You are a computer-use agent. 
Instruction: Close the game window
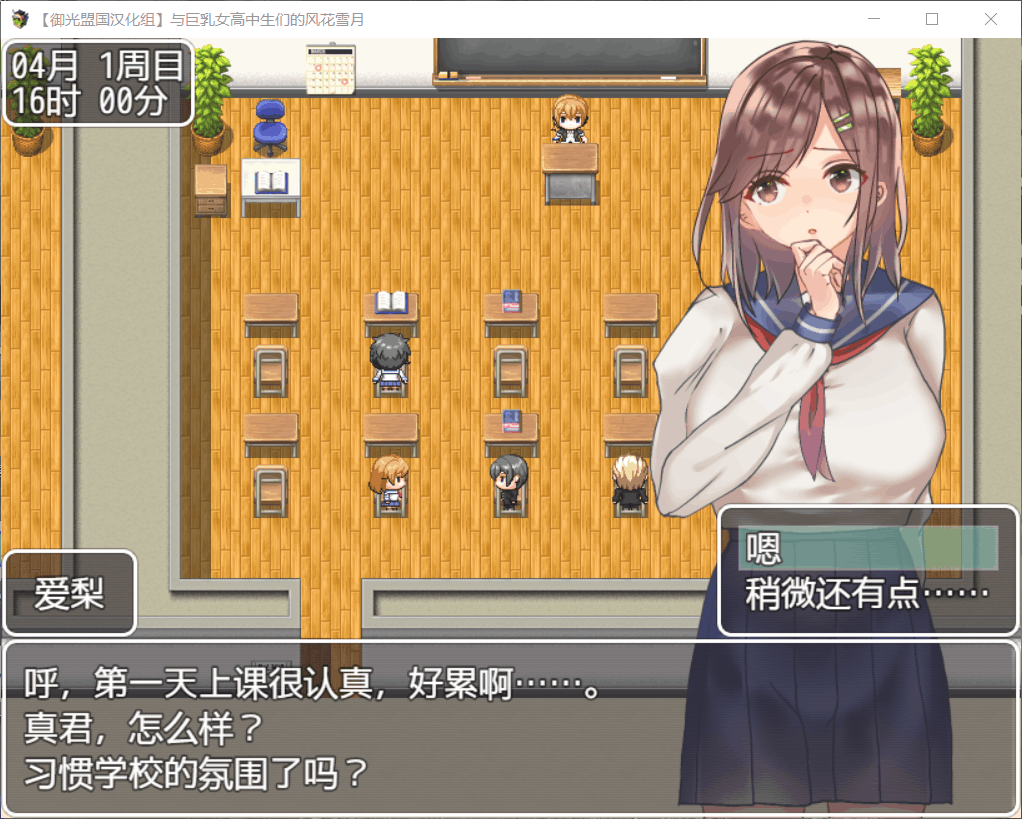click(x=990, y=19)
